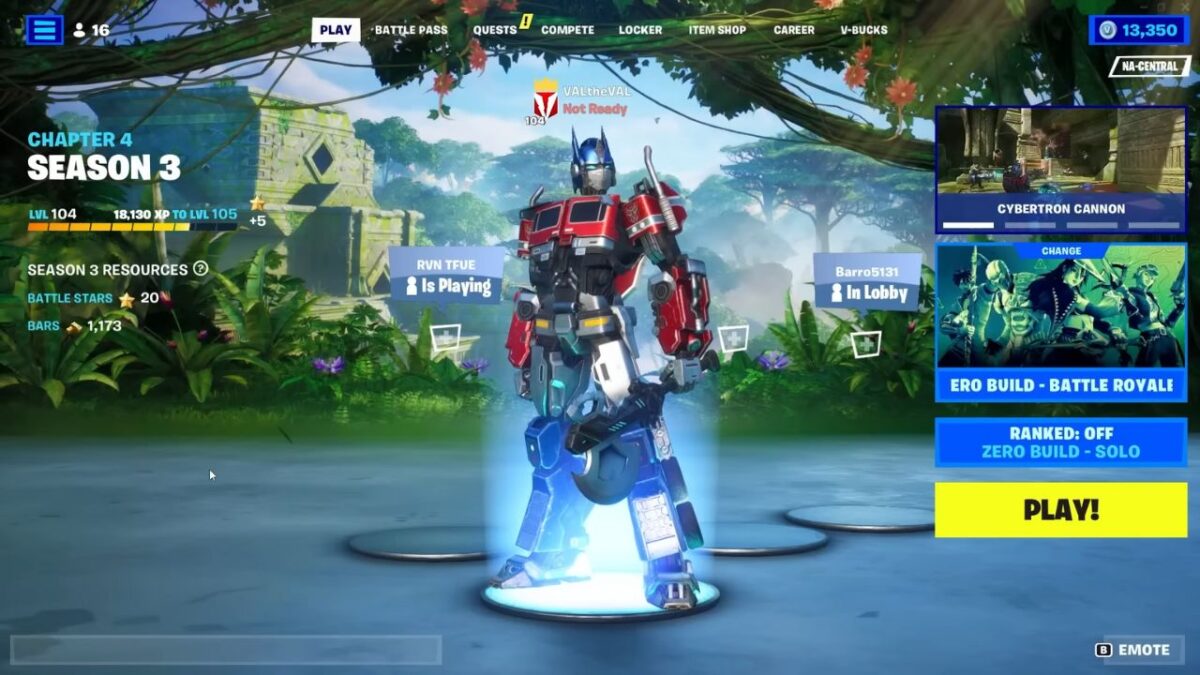Select the Barro5131 party member banner
This screenshot has height=675, width=1200.
pyautogui.click(x=866, y=282)
